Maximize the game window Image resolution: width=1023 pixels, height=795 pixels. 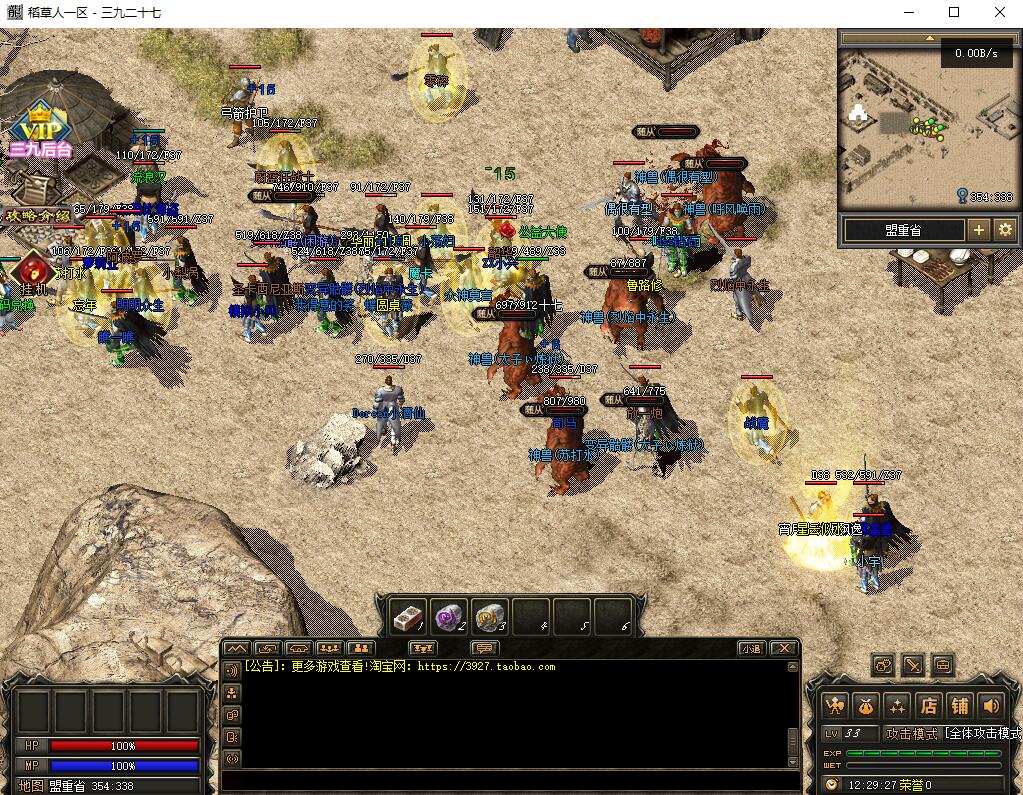[x=954, y=12]
